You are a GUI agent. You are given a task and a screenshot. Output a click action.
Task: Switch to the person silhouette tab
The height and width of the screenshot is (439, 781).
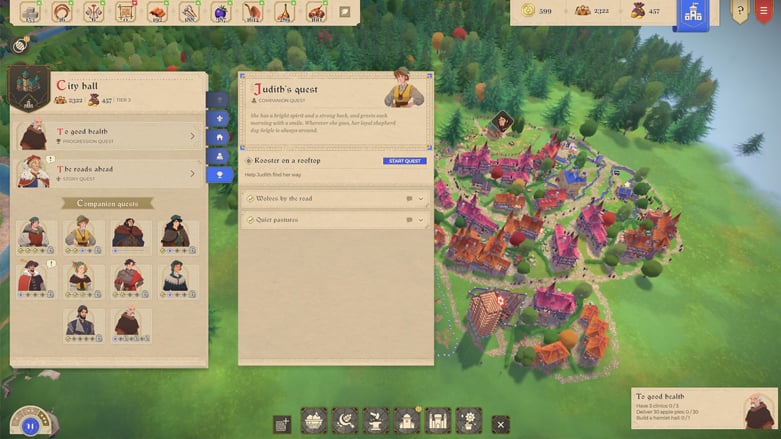(219, 156)
